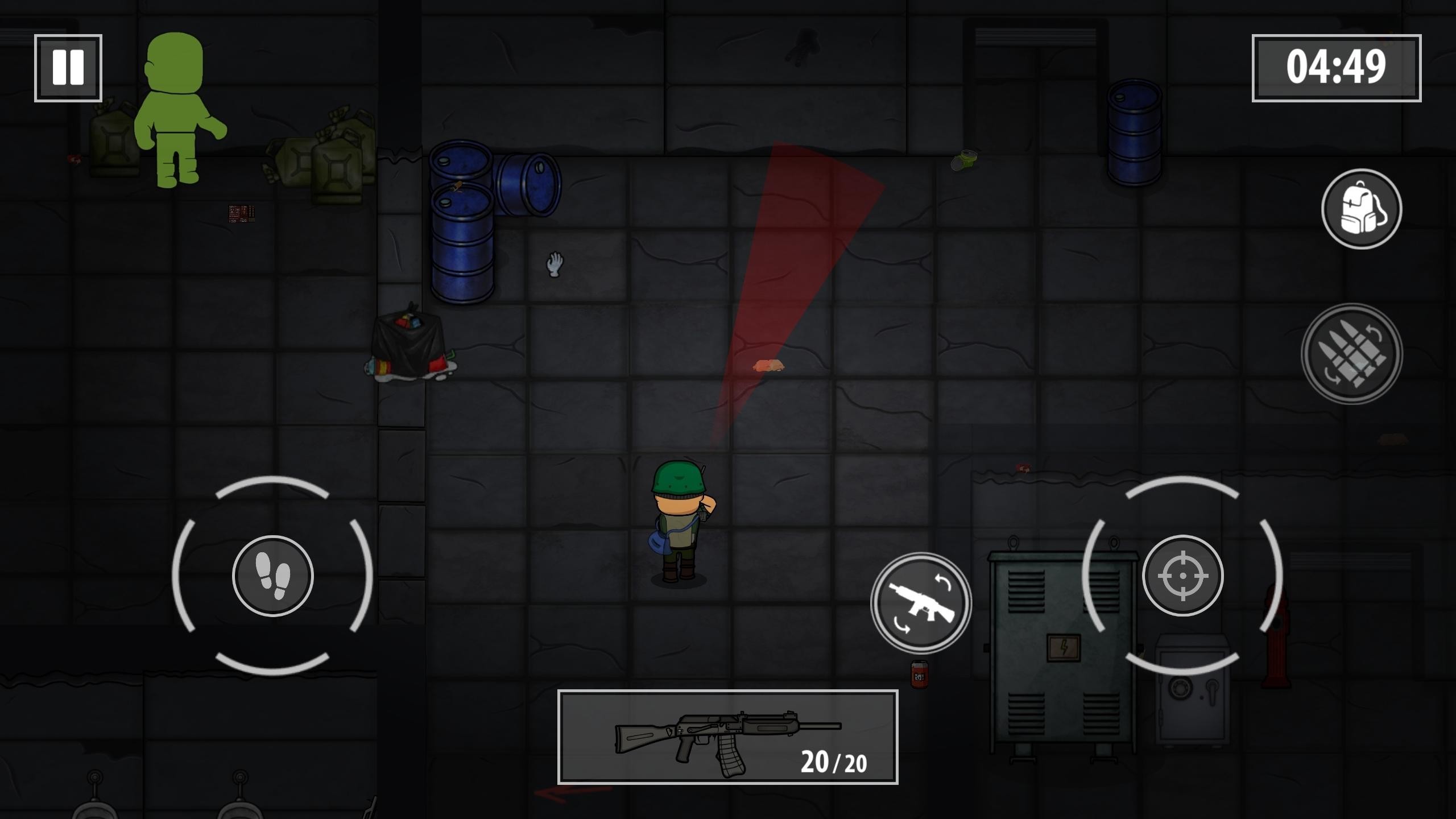This screenshot has width=1456, height=819.
Task: Switch weapon with the rifle swap button
Action: point(921,602)
